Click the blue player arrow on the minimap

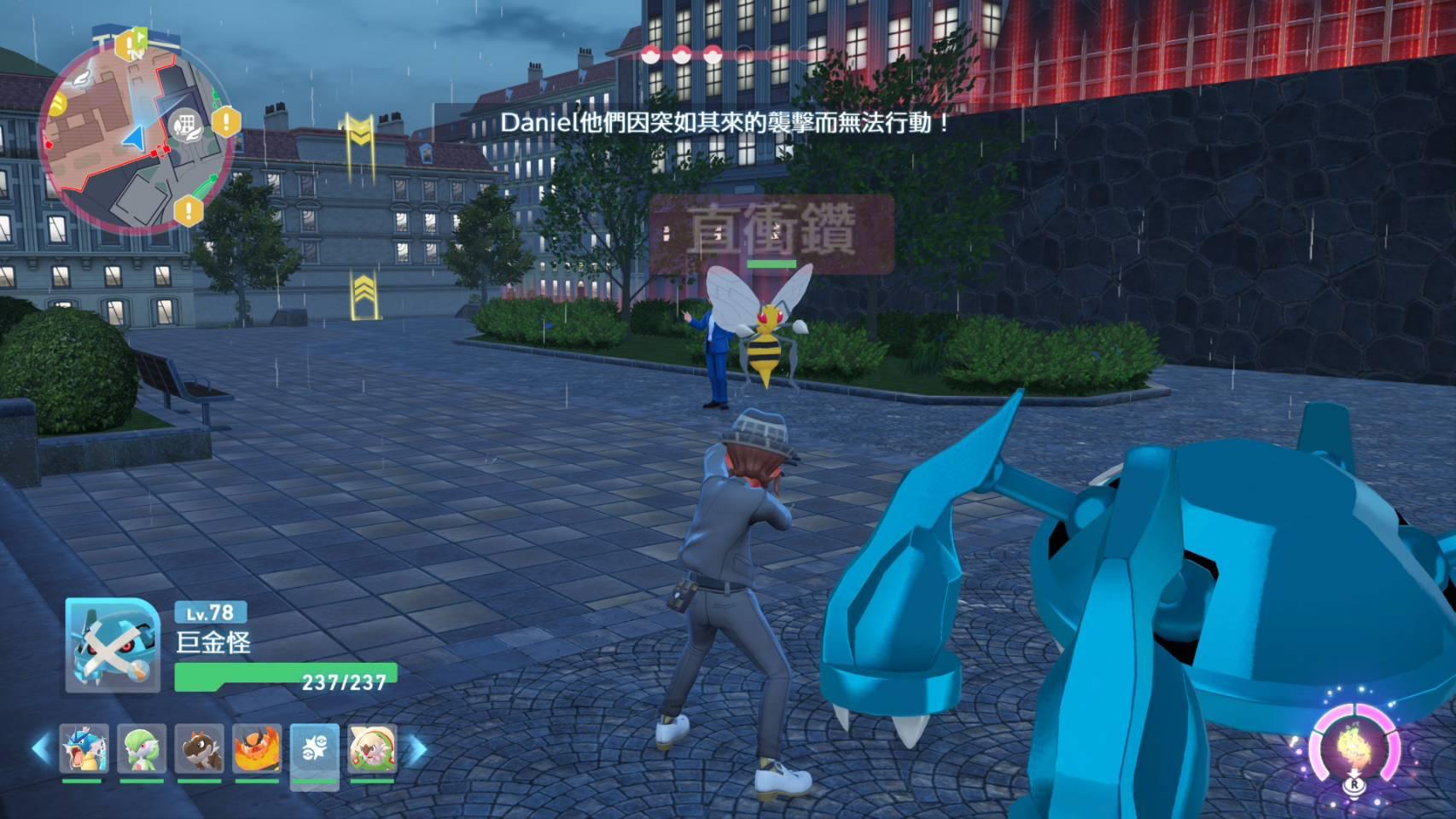point(134,138)
